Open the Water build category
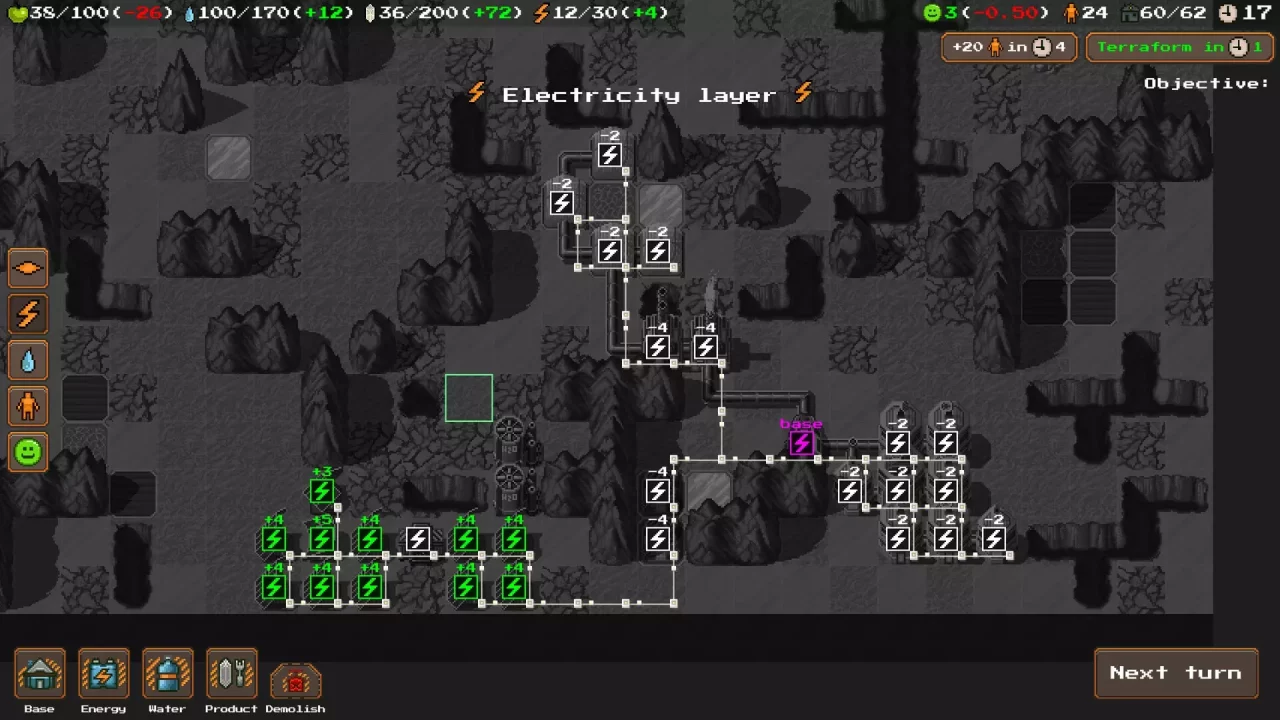Image resolution: width=1280 pixels, height=720 pixels. [167, 675]
